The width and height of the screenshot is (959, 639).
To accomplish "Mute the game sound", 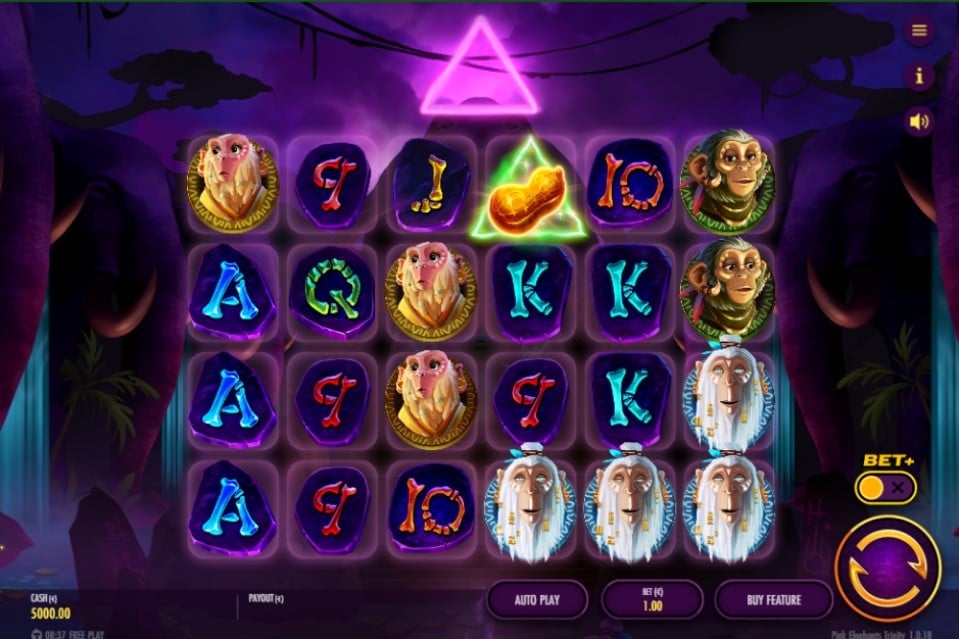I will 919,122.
